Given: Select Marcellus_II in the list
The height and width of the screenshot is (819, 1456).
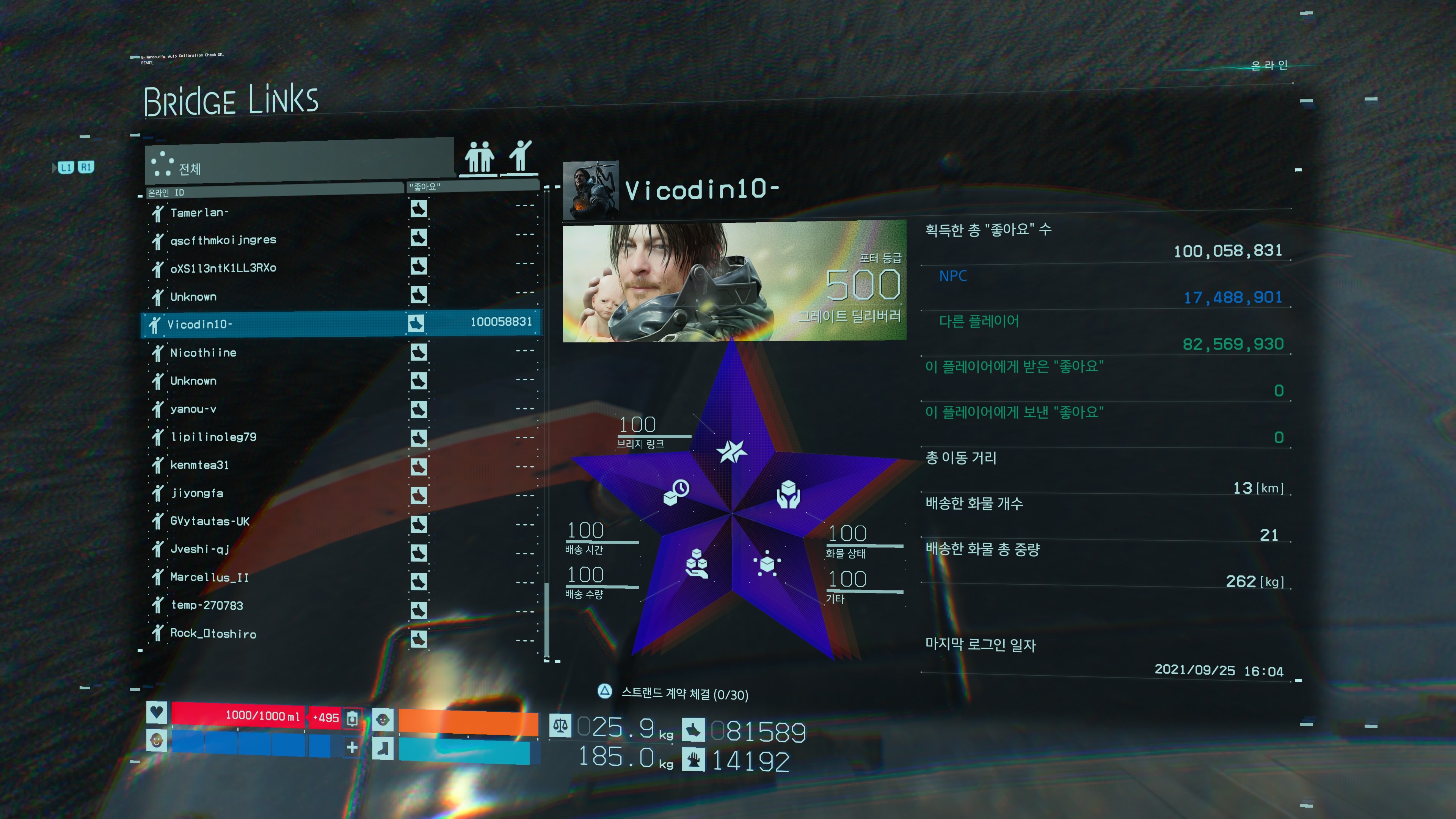Looking at the screenshot, I should click(209, 577).
